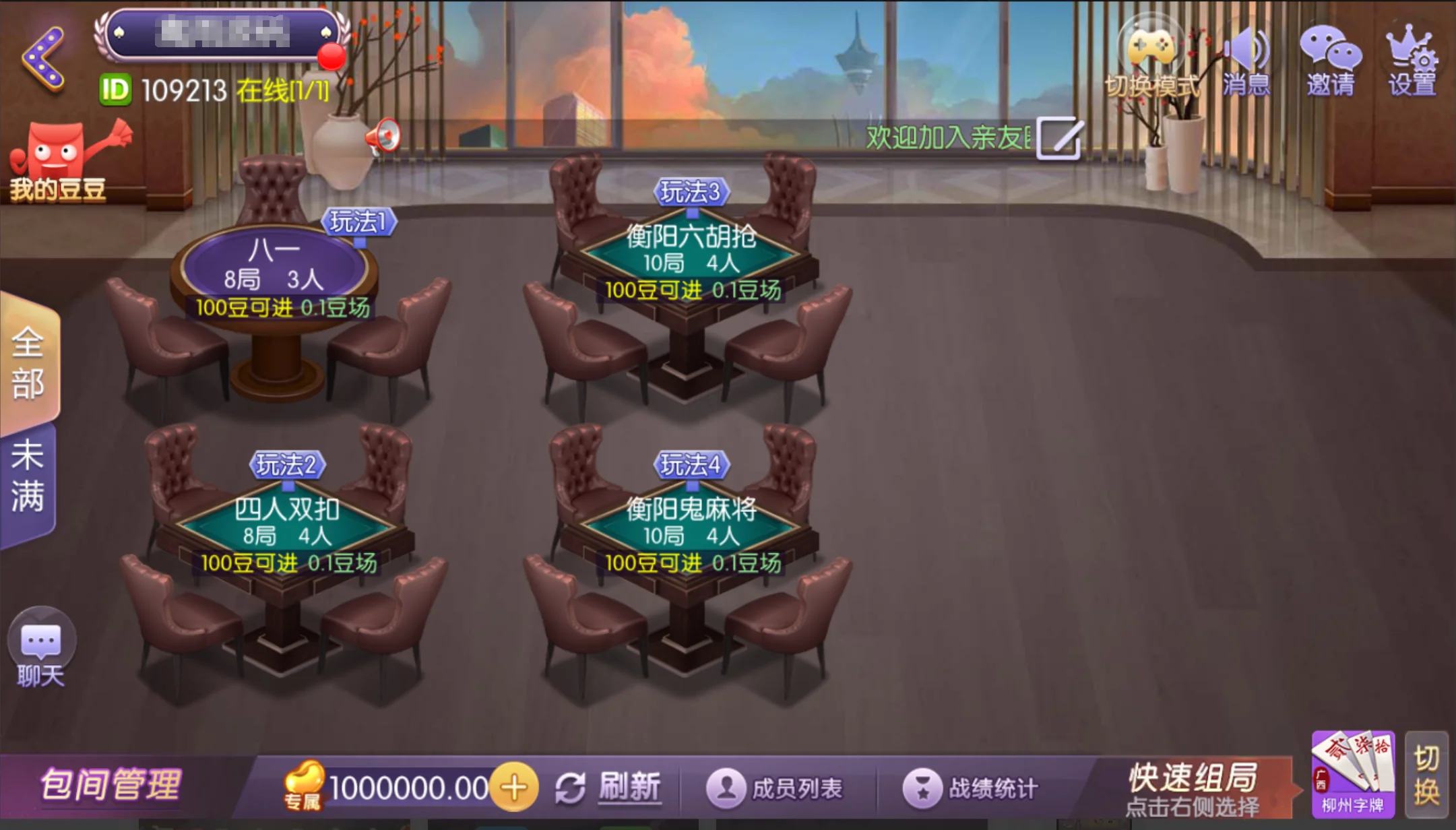
Task: Open the 聊天 chat bubble
Action: pyautogui.click(x=41, y=647)
